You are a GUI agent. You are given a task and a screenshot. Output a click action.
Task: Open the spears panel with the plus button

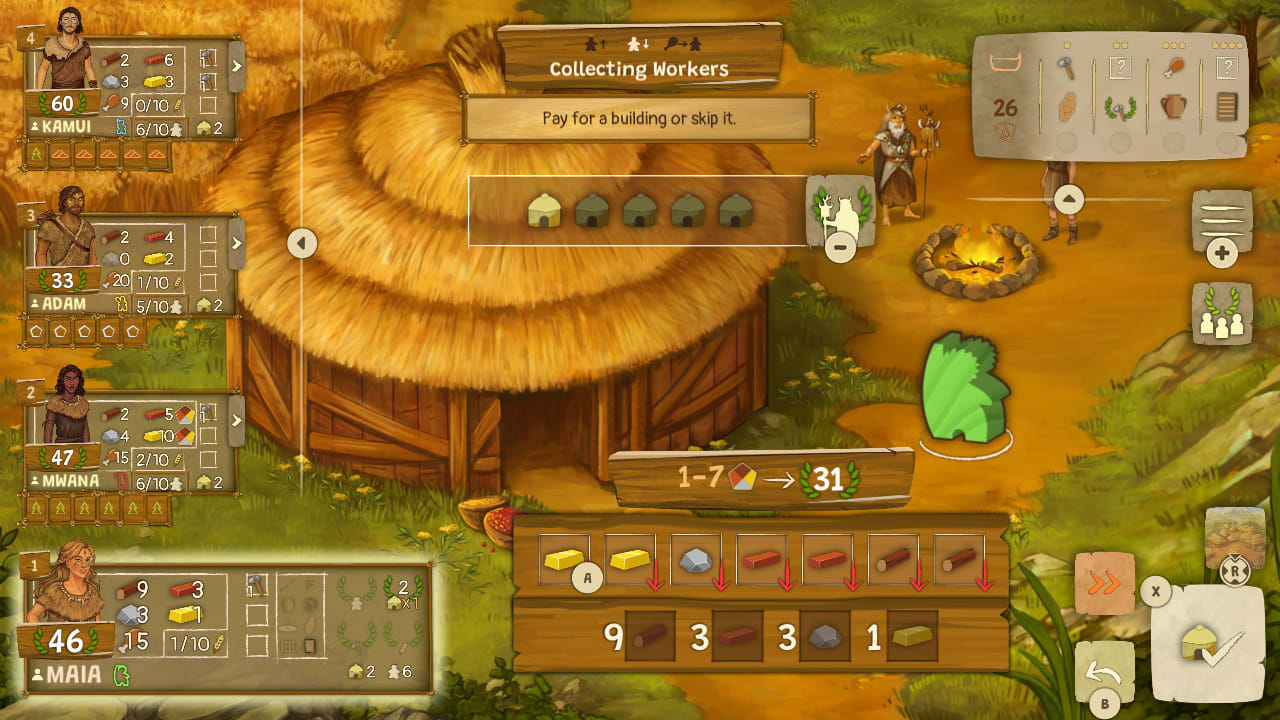[x=1222, y=251]
